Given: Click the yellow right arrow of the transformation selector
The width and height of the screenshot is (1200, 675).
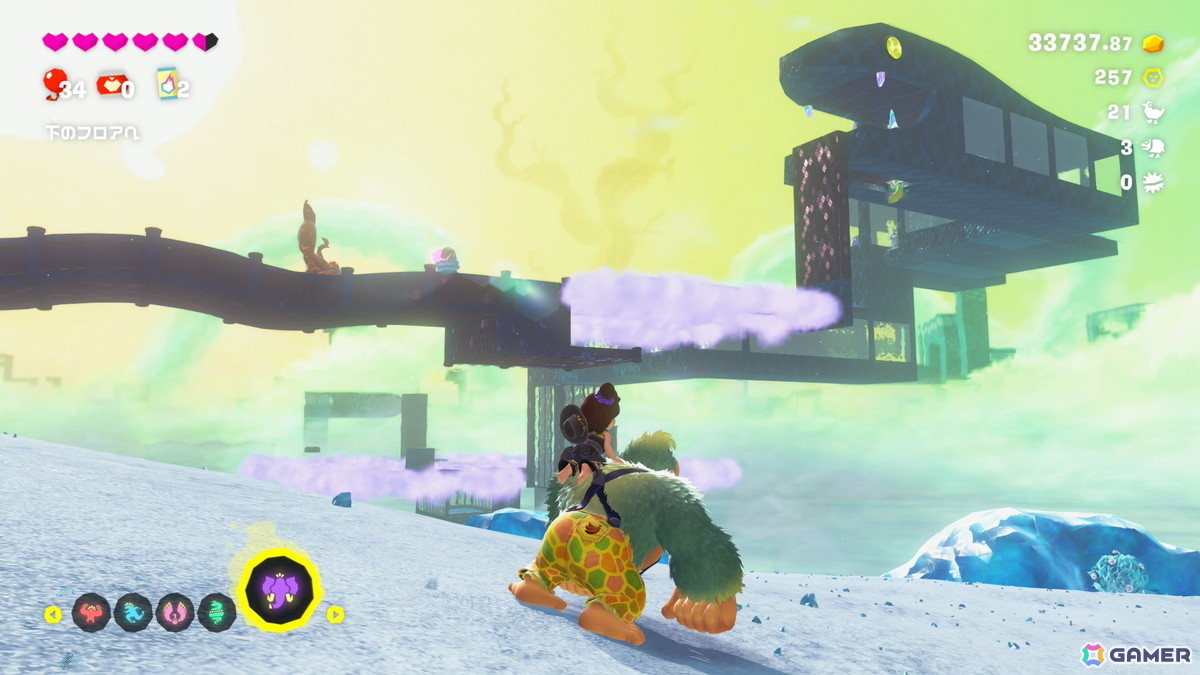Looking at the screenshot, I should pos(336,614).
